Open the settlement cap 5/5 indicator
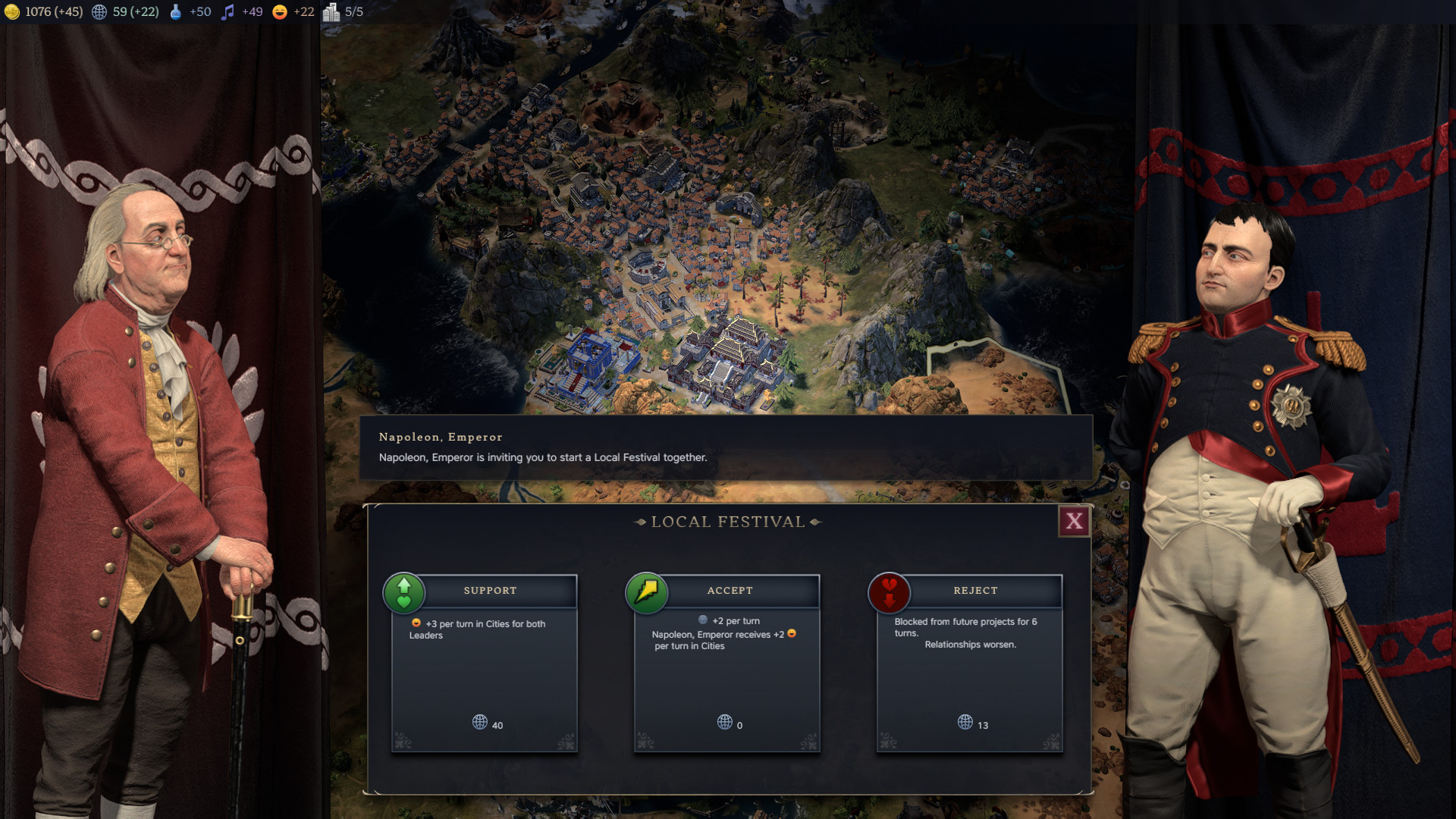The height and width of the screenshot is (819, 1456). [343, 12]
